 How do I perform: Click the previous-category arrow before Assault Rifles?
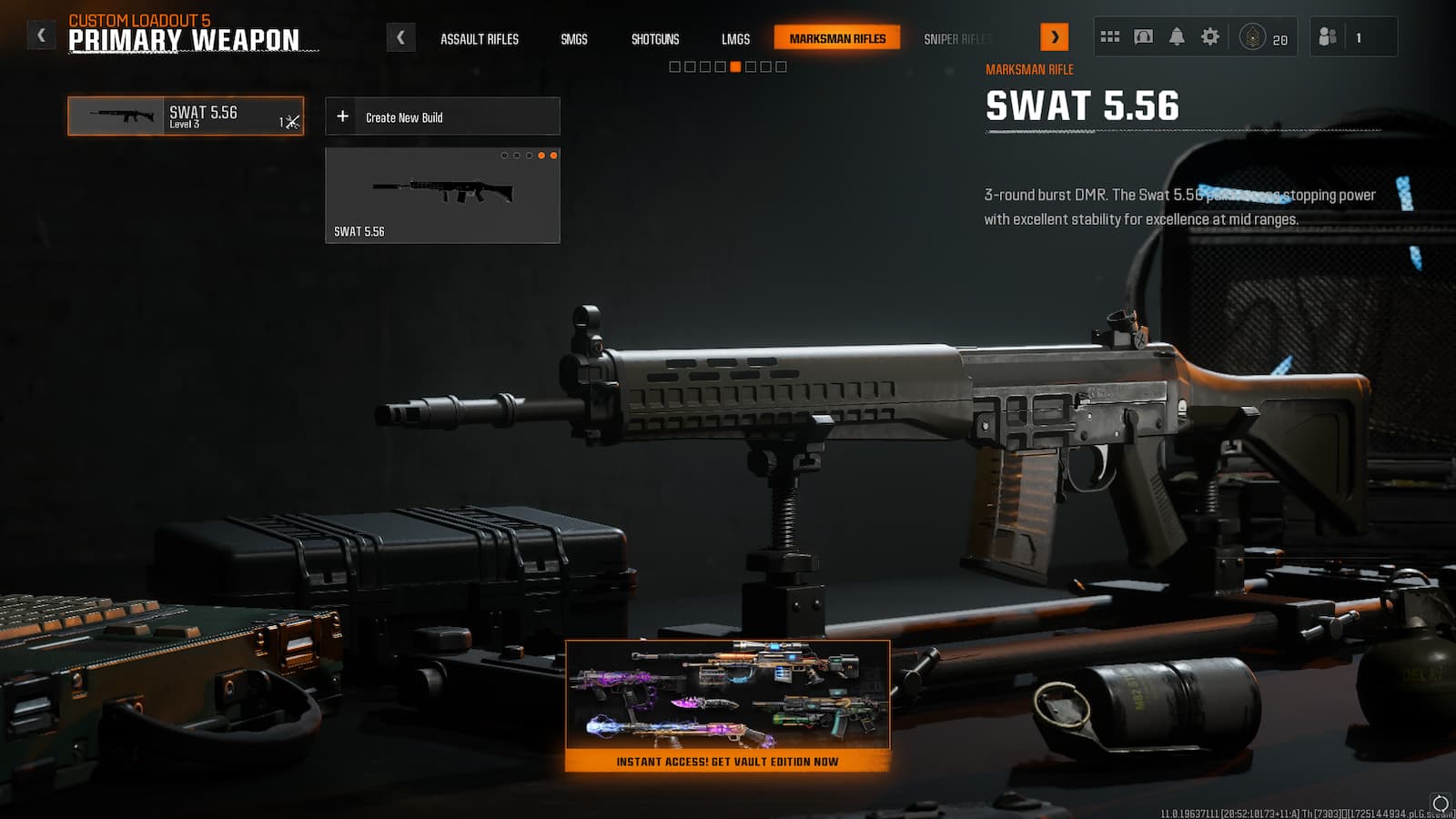(400, 37)
